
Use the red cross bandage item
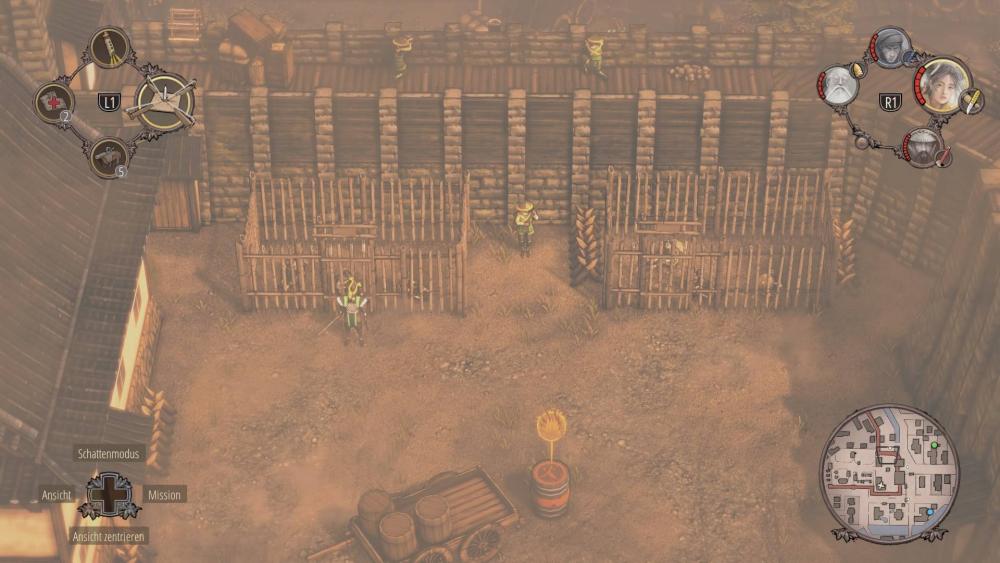pos(54,101)
